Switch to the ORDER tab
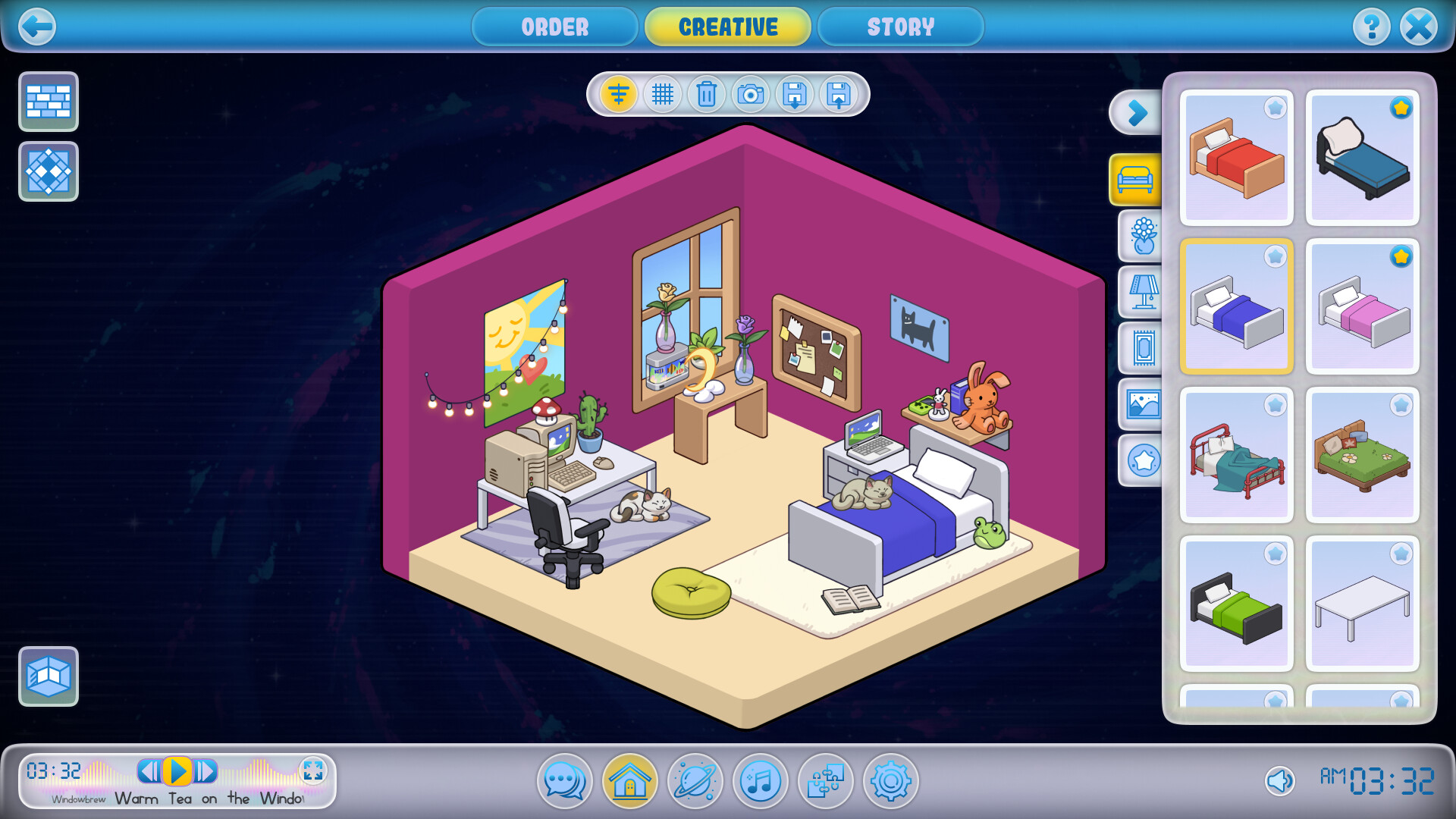Viewport: 1456px width, 819px height. click(554, 27)
